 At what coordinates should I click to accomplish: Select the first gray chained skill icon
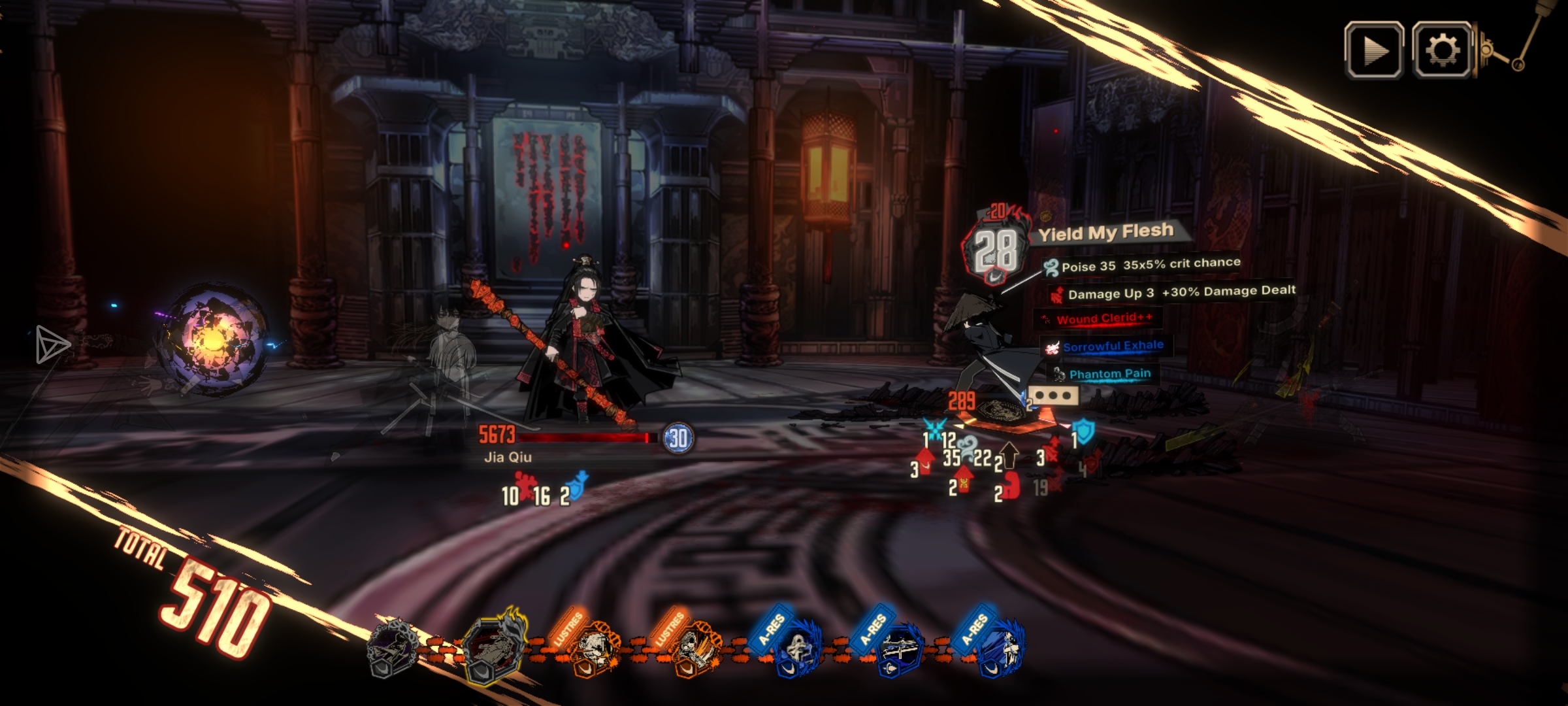click(393, 648)
